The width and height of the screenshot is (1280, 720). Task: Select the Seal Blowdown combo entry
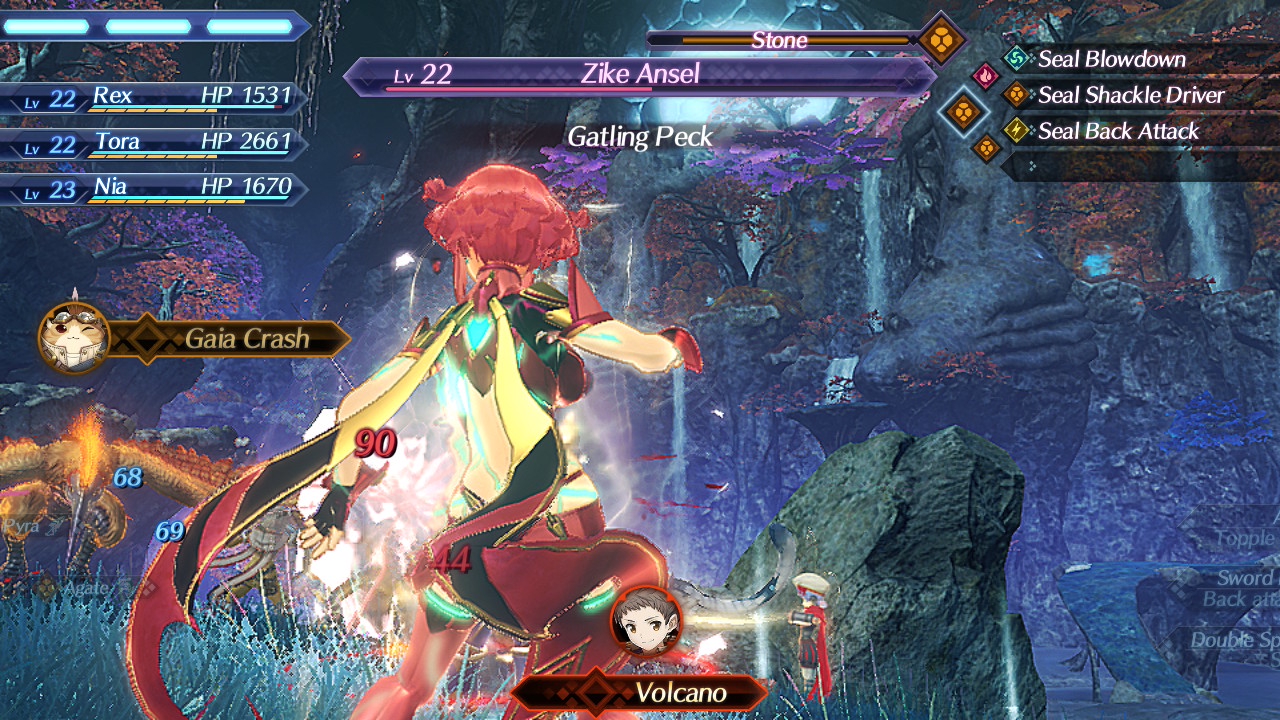[x=1111, y=59]
